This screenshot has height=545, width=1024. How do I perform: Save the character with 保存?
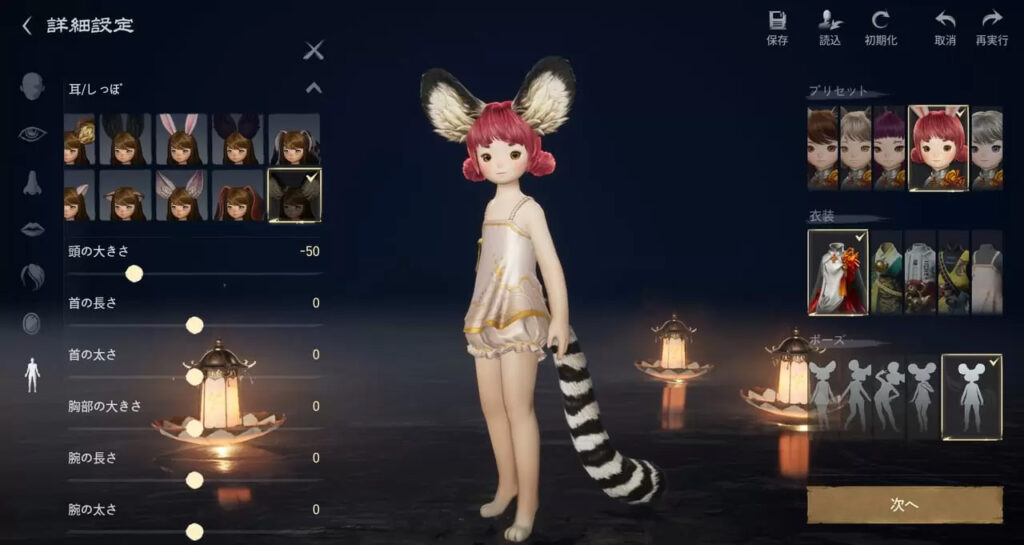pos(777,27)
